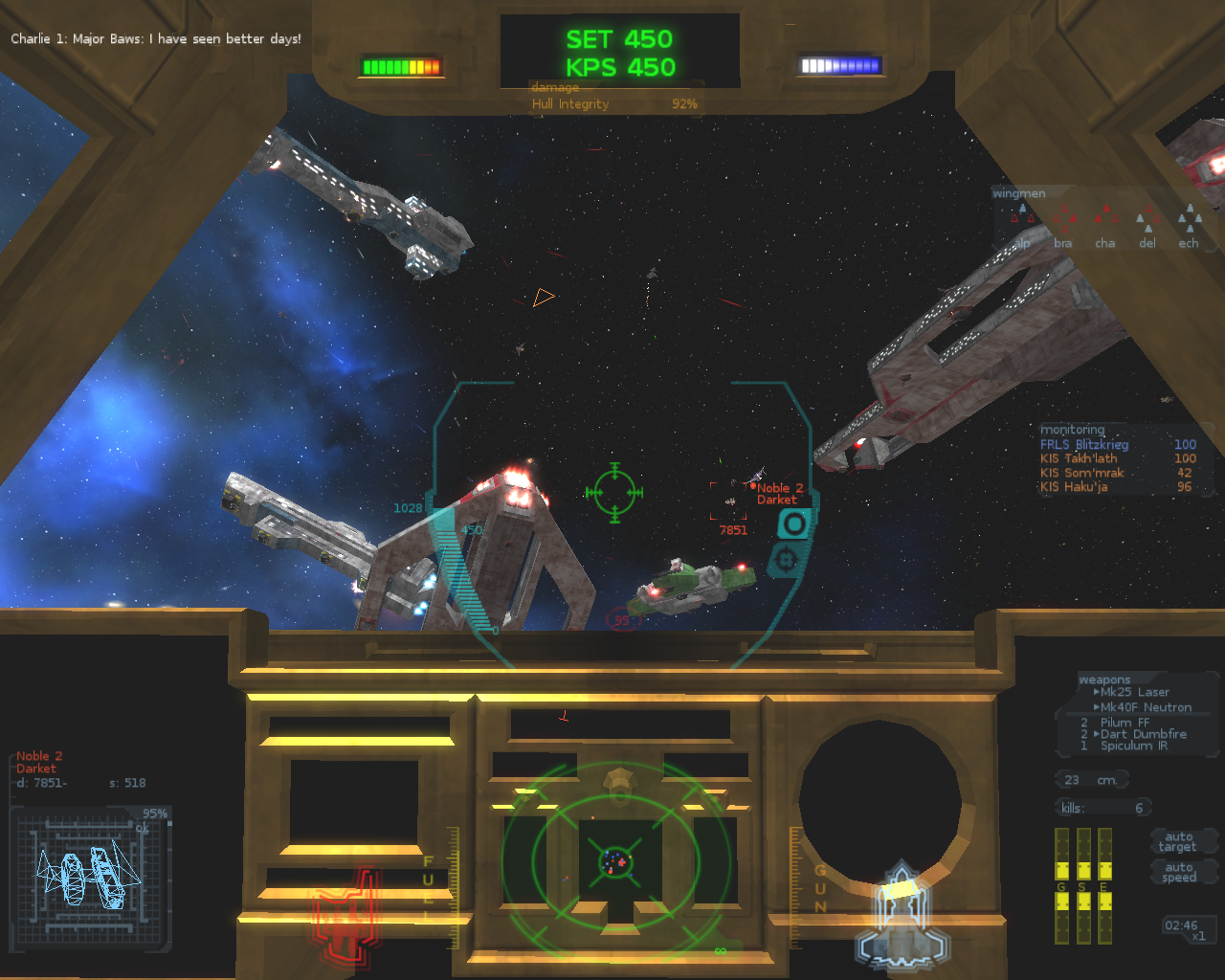
Task: Click the Noble 2 Darket target bracket
Action: tap(729, 501)
